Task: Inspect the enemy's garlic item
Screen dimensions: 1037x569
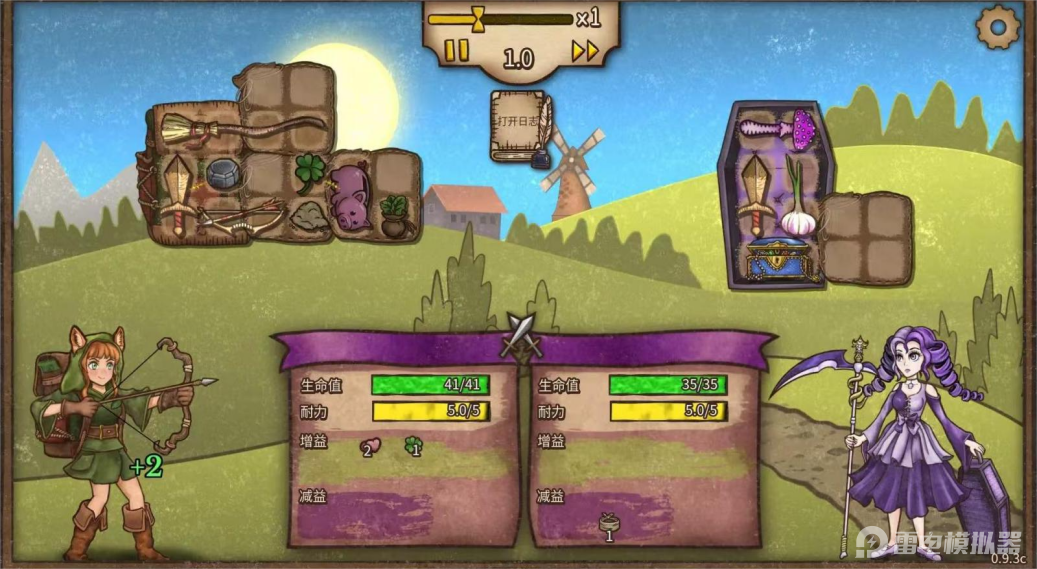Action: pyautogui.click(x=797, y=204)
